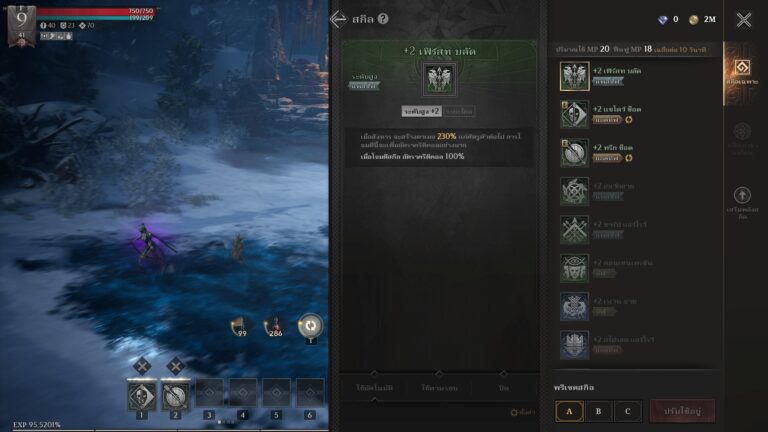Select the highlighted level +2 tab
The height and width of the screenshot is (432, 768).
click(x=421, y=111)
